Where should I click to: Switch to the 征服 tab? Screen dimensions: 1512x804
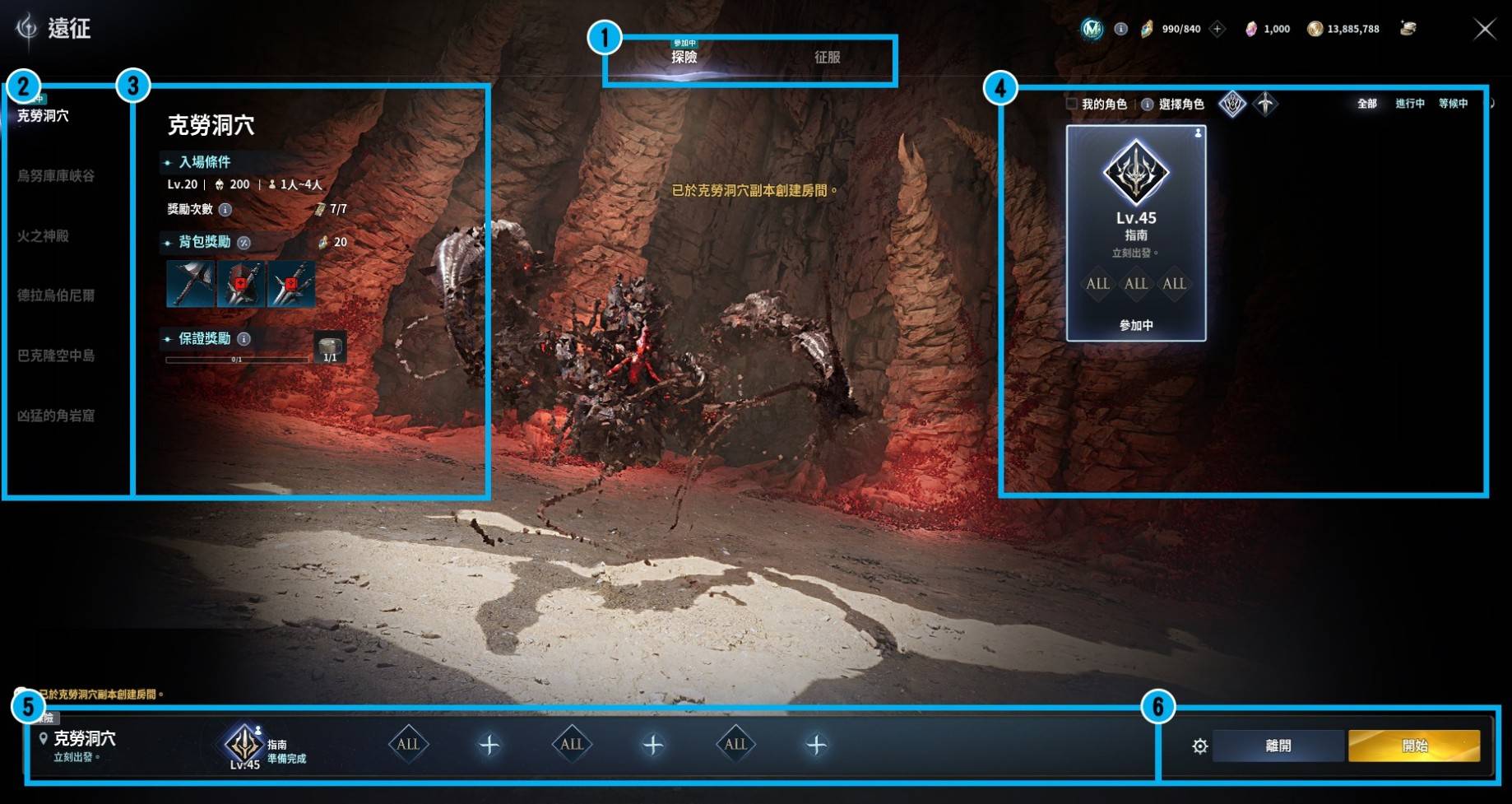point(827,57)
